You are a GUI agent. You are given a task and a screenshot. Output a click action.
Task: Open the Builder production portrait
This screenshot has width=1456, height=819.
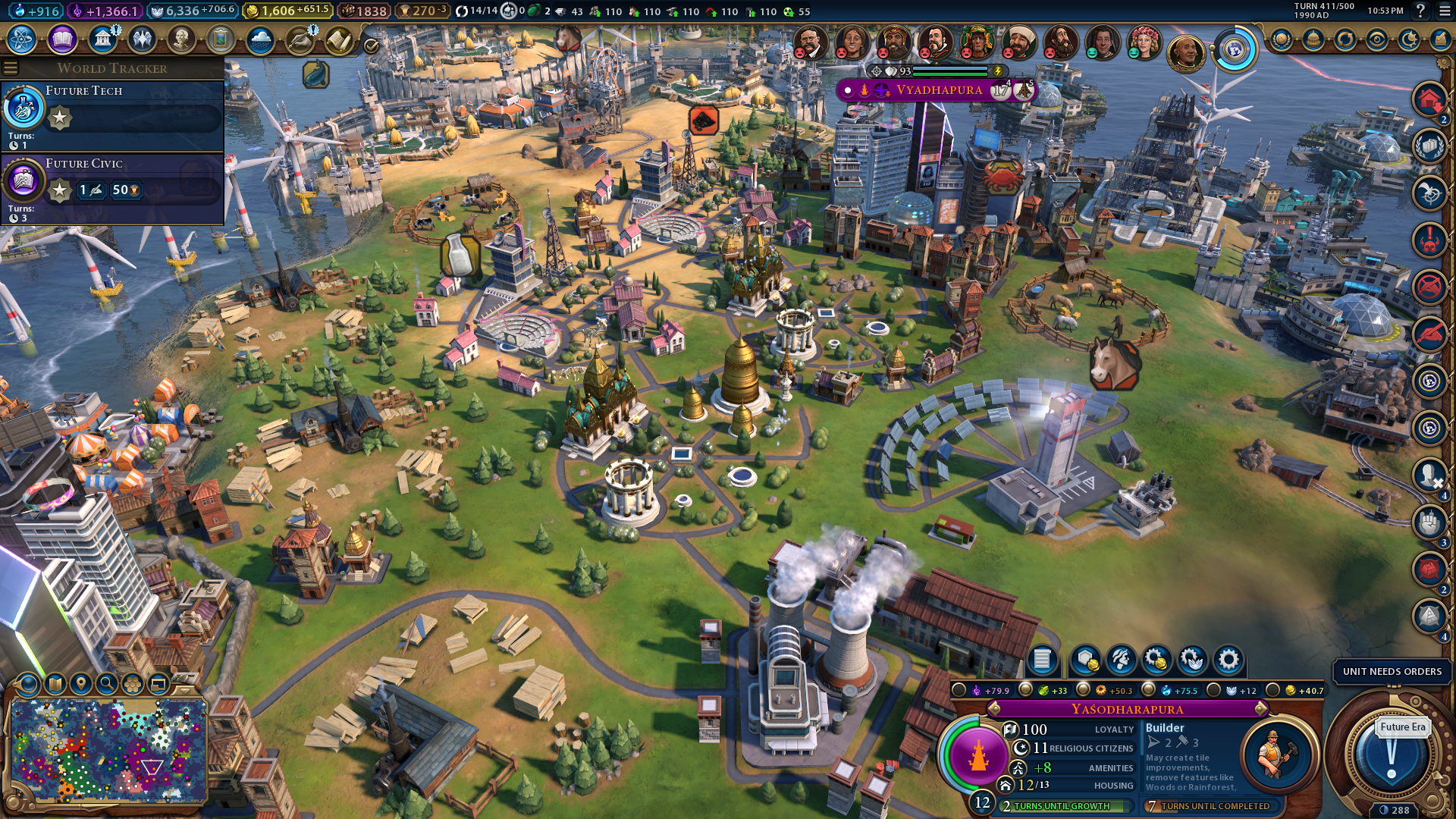pos(1277,754)
